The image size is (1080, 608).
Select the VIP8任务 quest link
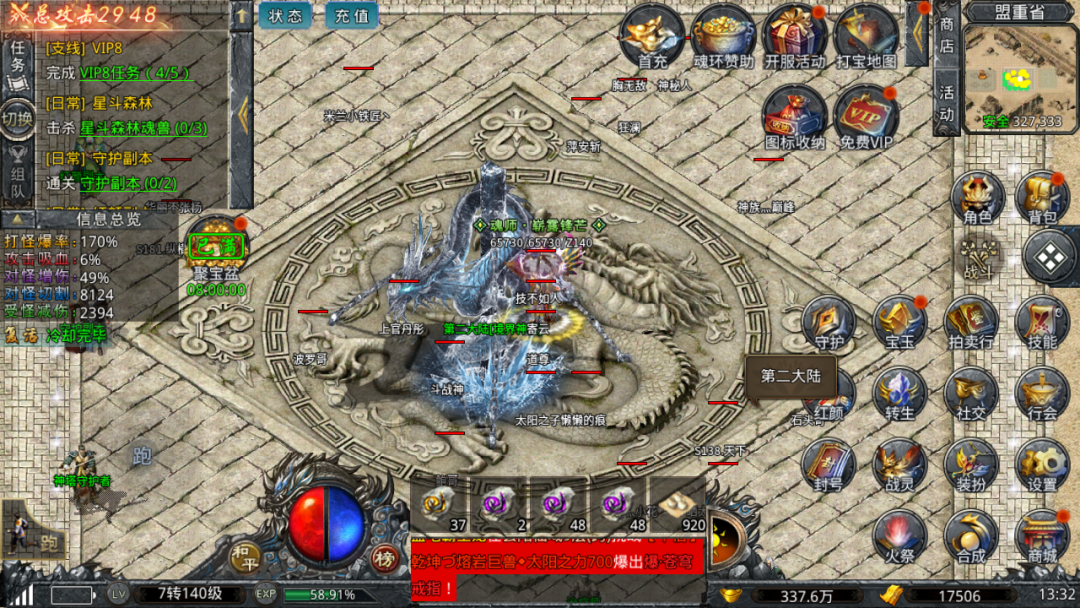pos(134,72)
